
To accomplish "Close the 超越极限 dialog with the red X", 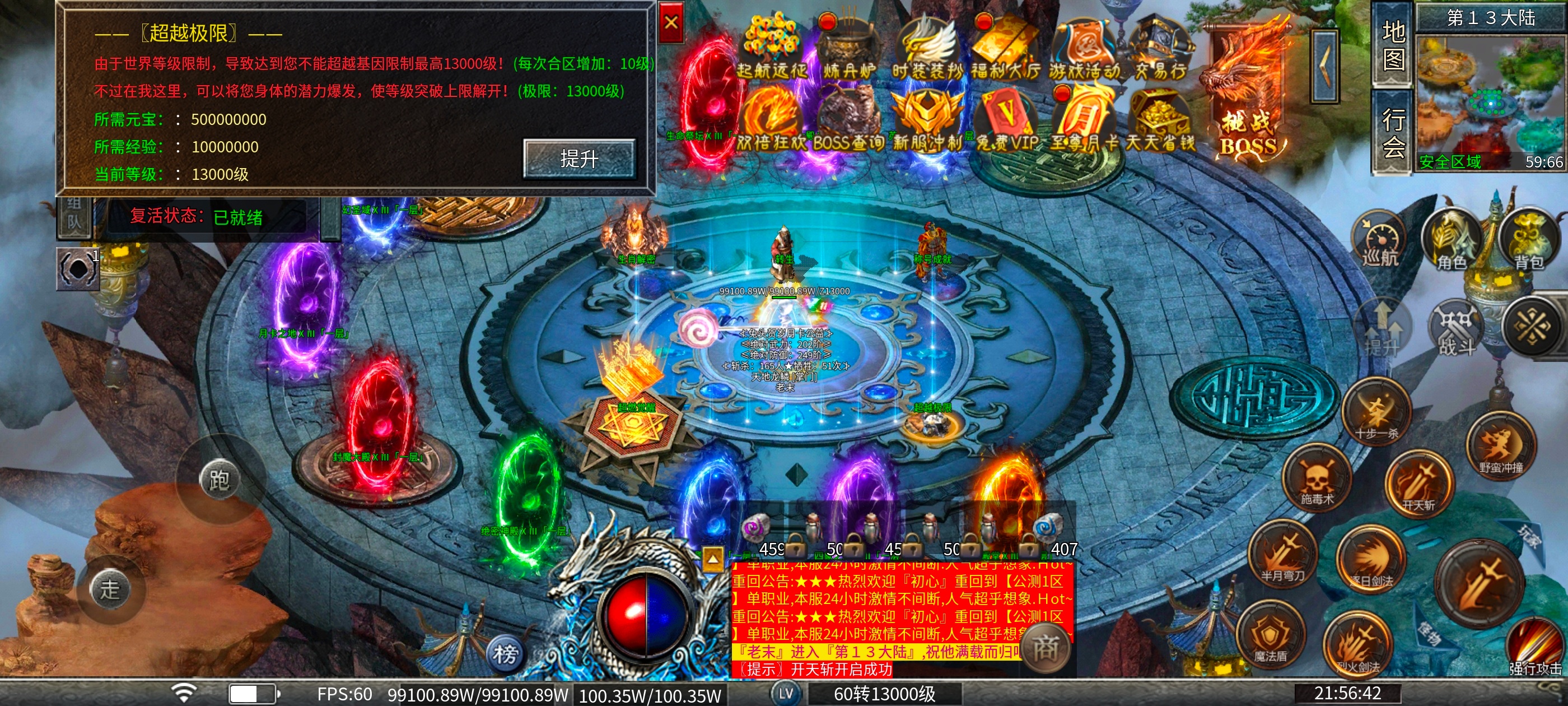I will click(671, 22).
